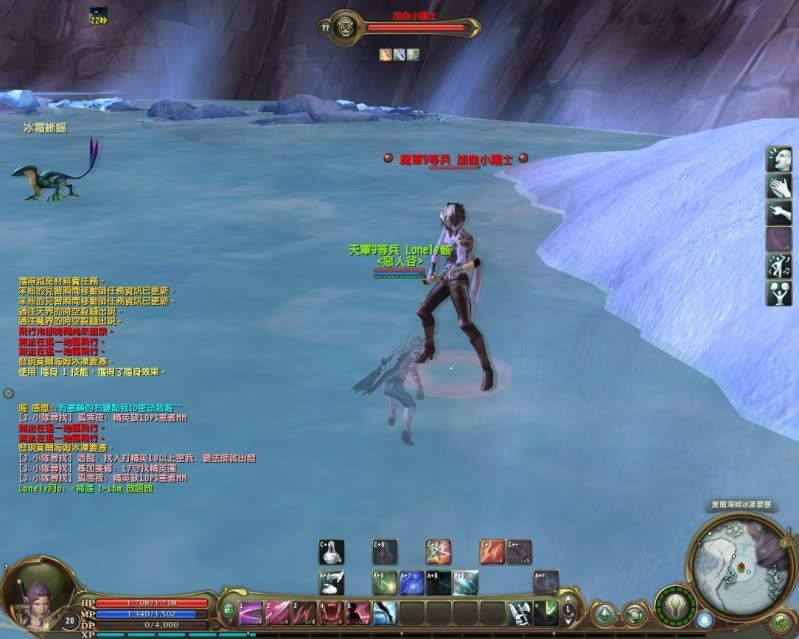Activate the face emote icon on right bar
The height and width of the screenshot is (639, 799).
click(x=779, y=159)
